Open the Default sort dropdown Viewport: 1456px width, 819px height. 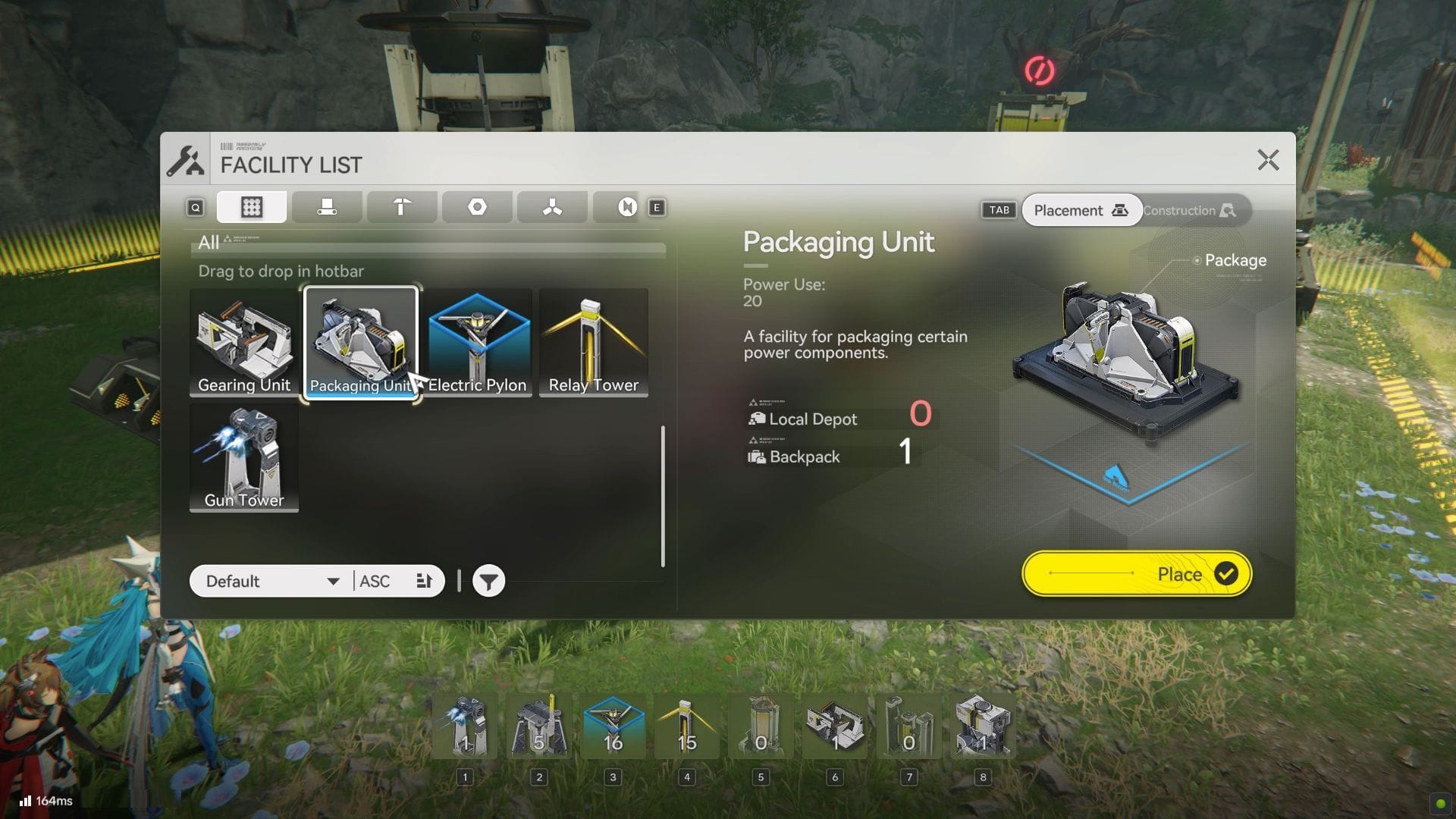click(x=271, y=582)
